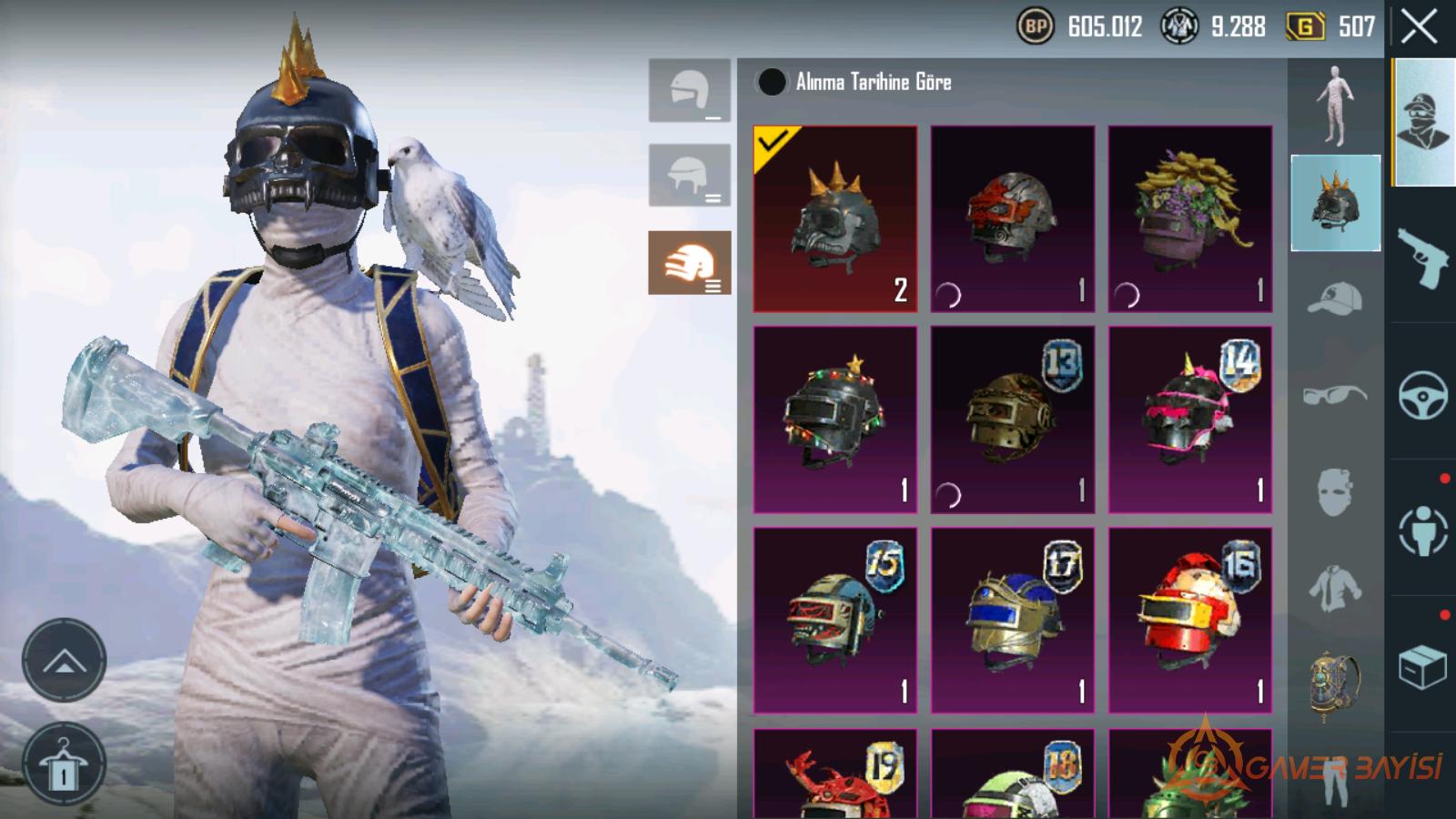1456x819 pixels.
Task: Pick the Christmas lights helmet
Action: (834, 420)
